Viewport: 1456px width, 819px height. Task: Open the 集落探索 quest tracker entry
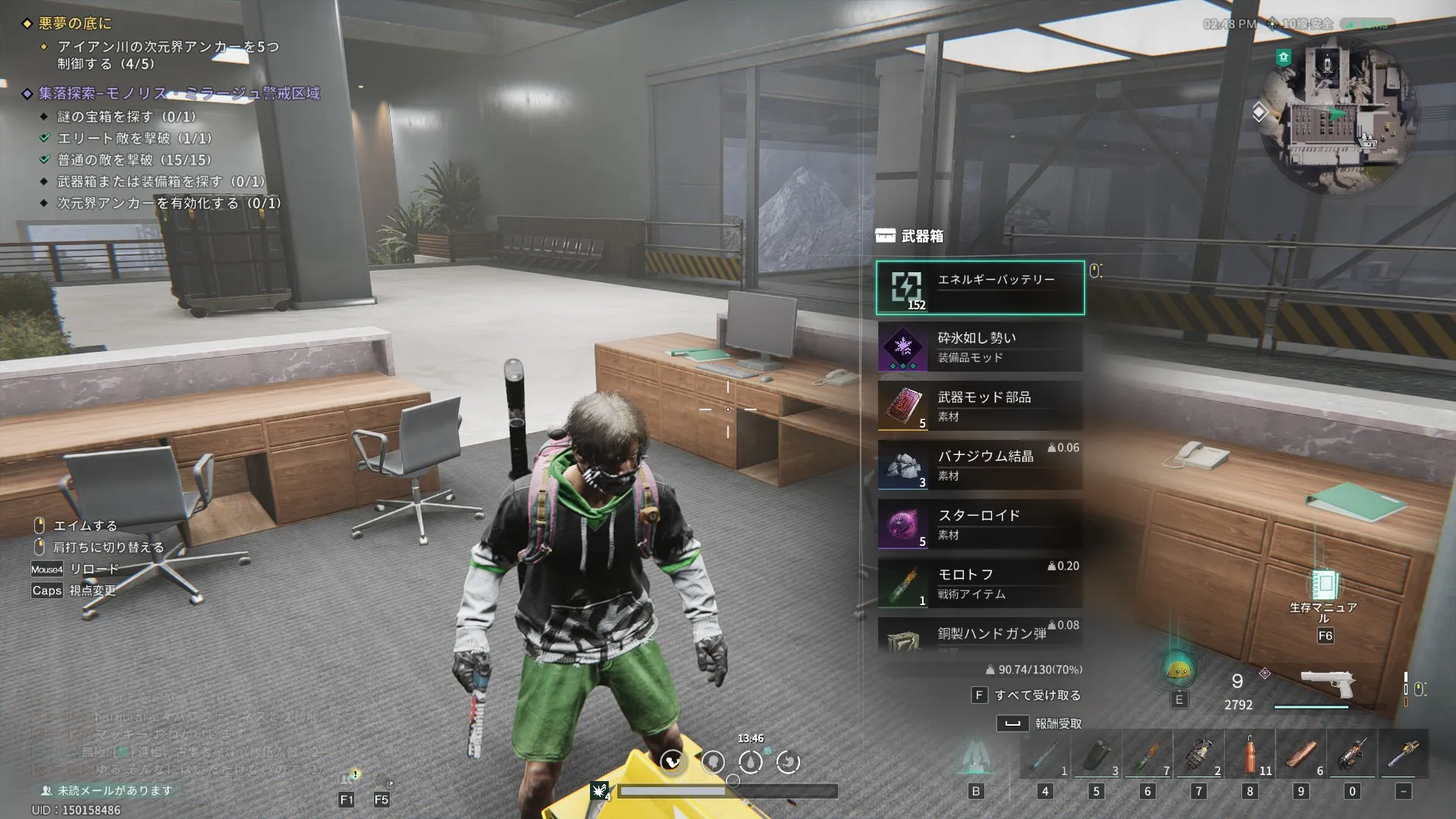pos(179,93)
